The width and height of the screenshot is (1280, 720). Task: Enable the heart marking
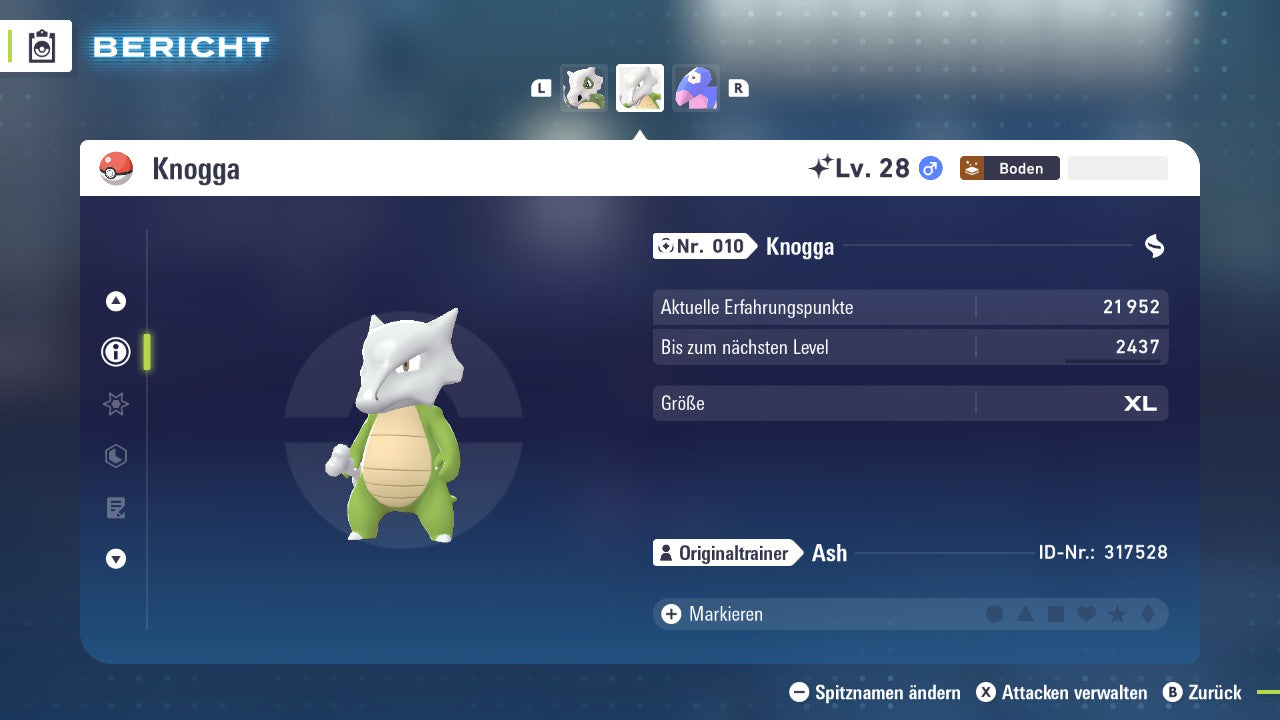click(x=1086, y=614)
